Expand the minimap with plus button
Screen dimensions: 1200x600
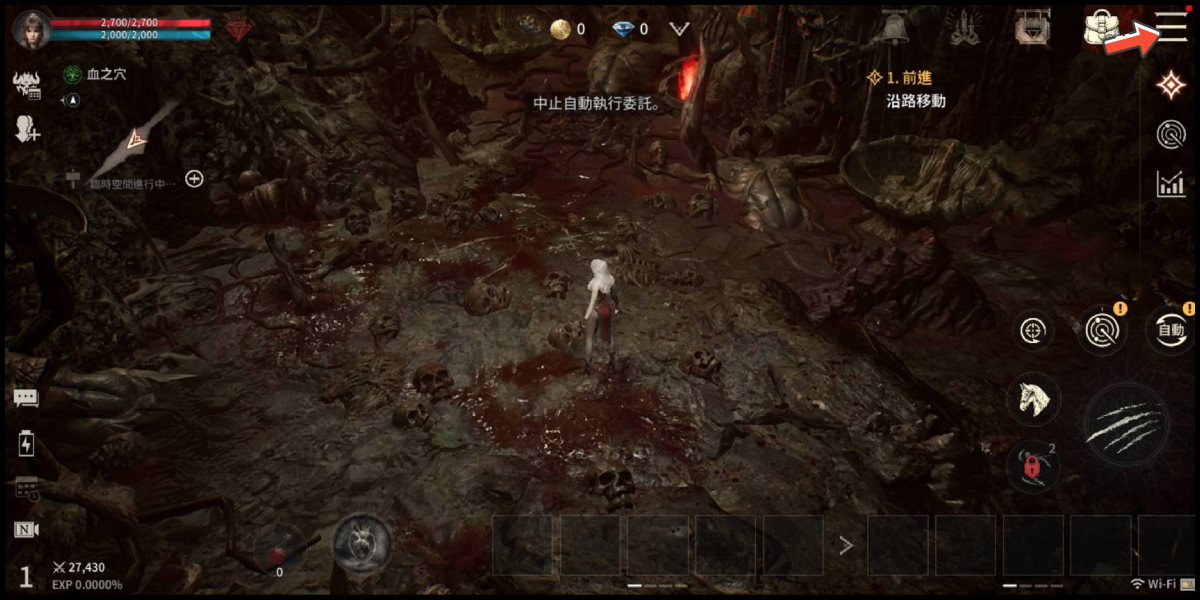coord(195,179)
